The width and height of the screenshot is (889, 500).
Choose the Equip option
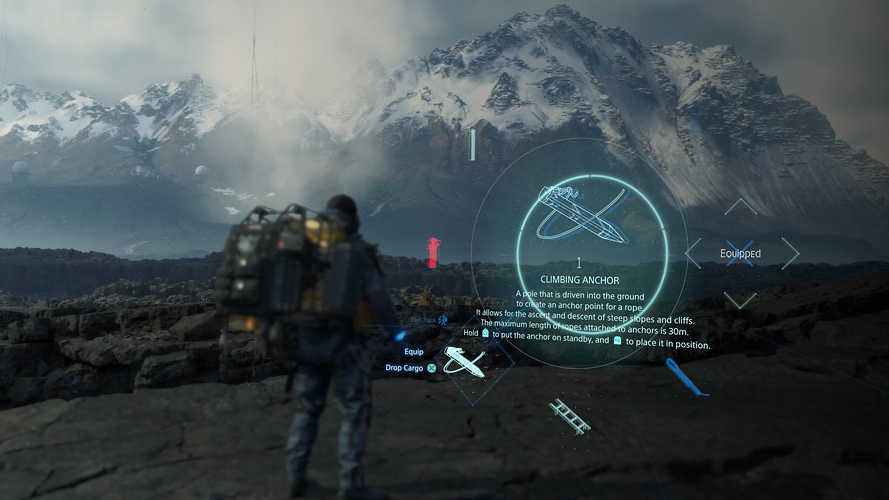(x=414, y=352)
